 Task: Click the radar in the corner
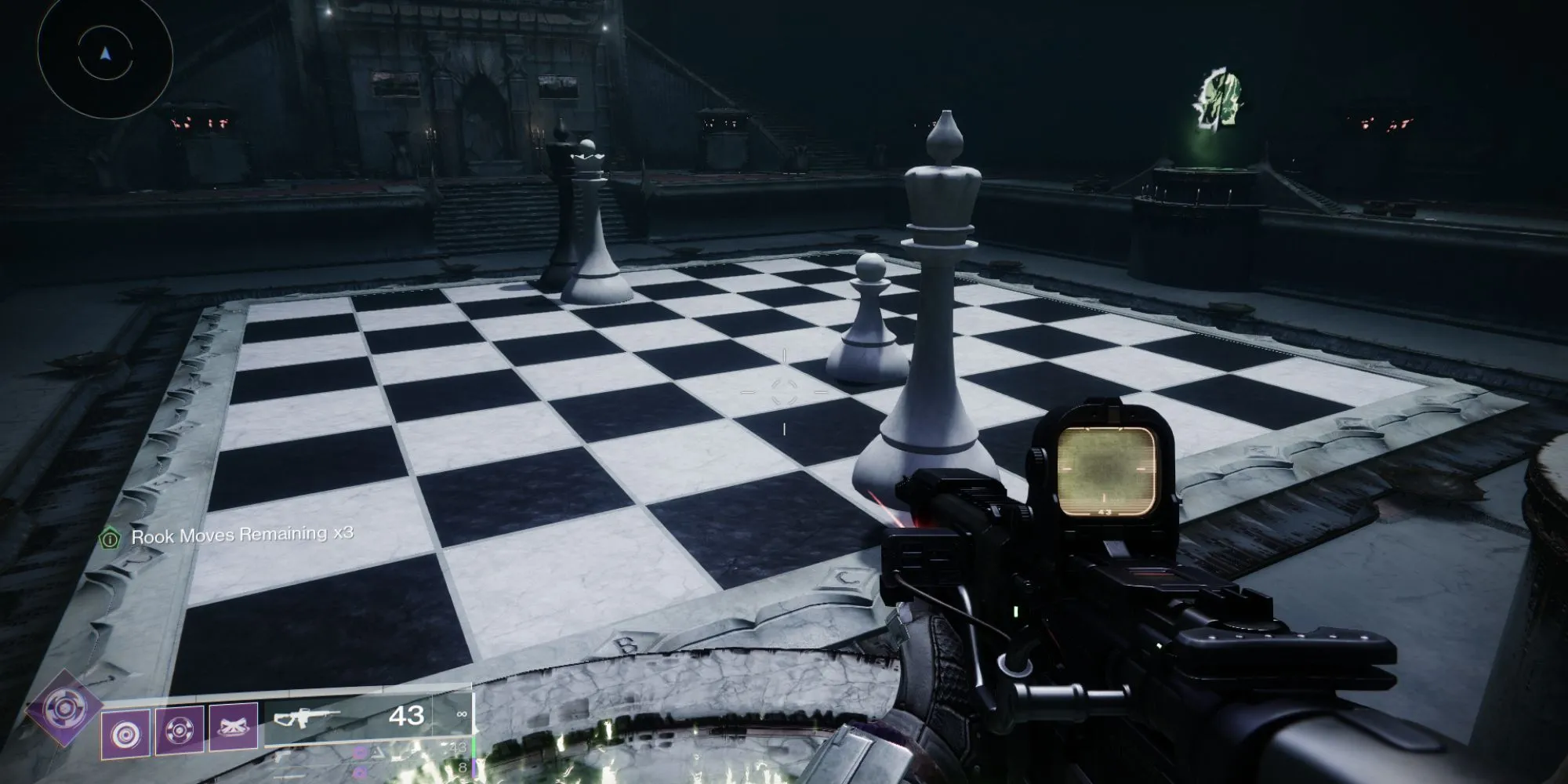[105, 55]
